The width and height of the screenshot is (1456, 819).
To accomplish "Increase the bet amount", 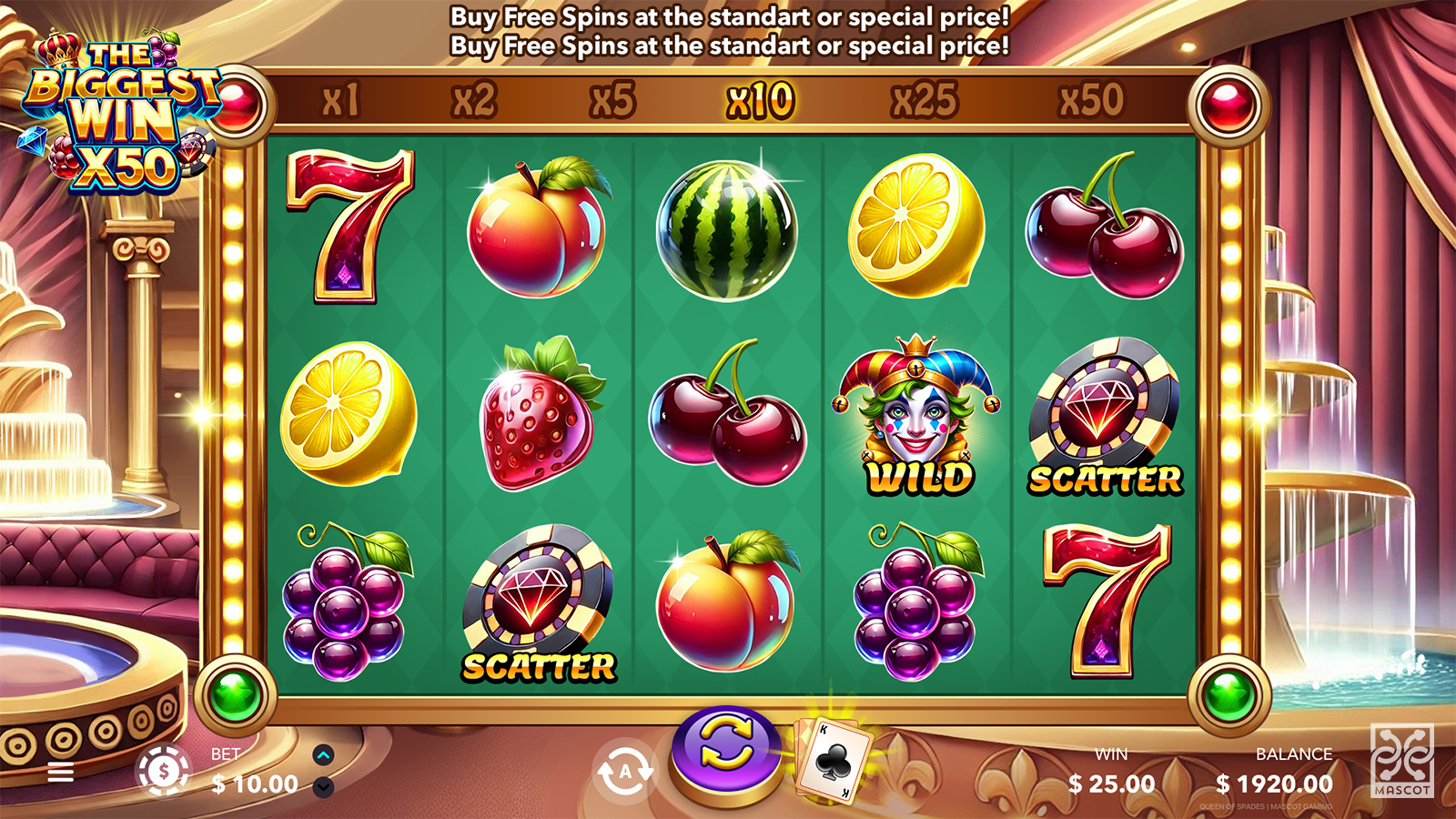I will point(323,755).
